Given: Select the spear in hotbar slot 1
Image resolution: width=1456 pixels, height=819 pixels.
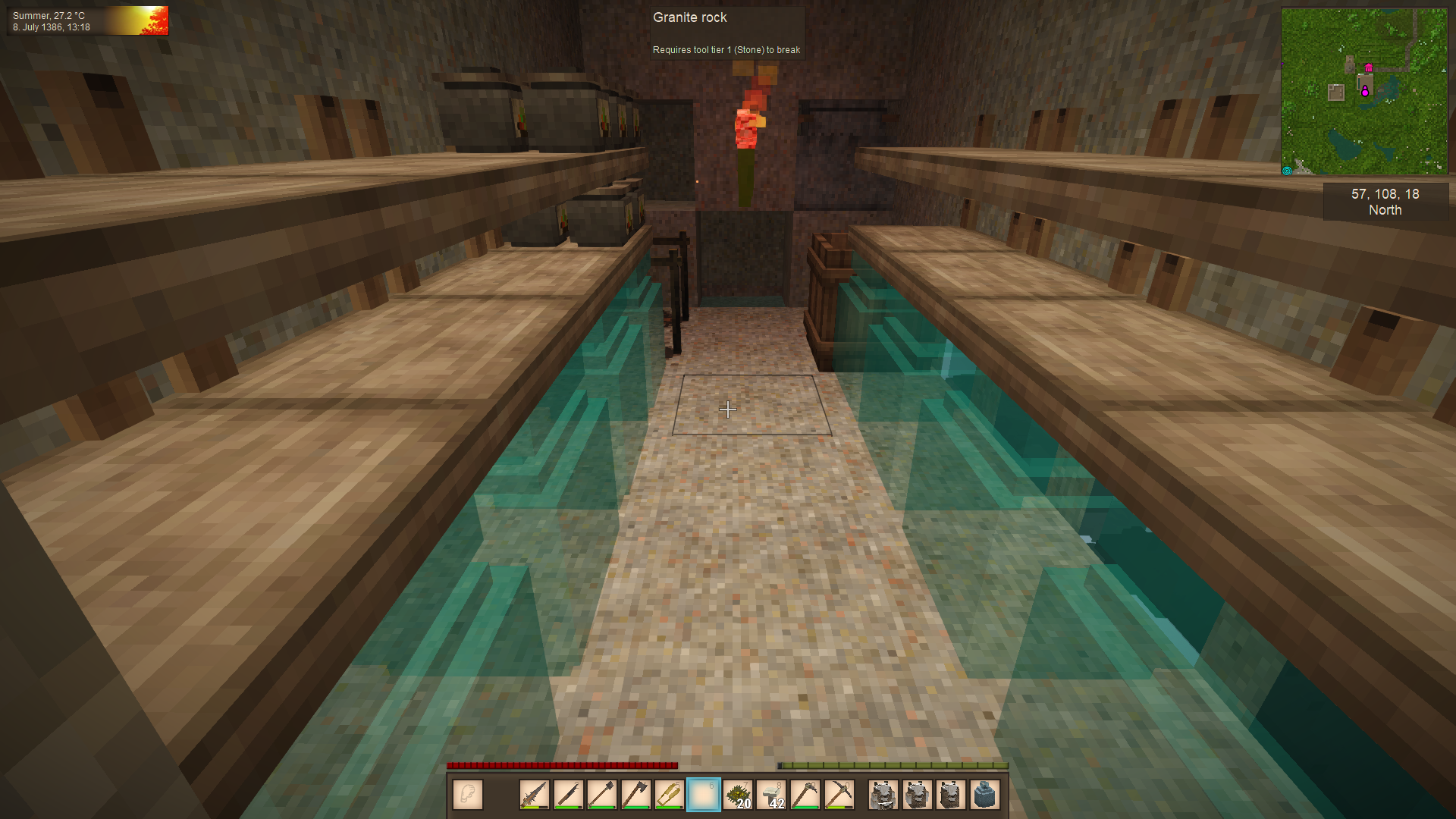Looking at the screenshot, I should pos(535,795).
